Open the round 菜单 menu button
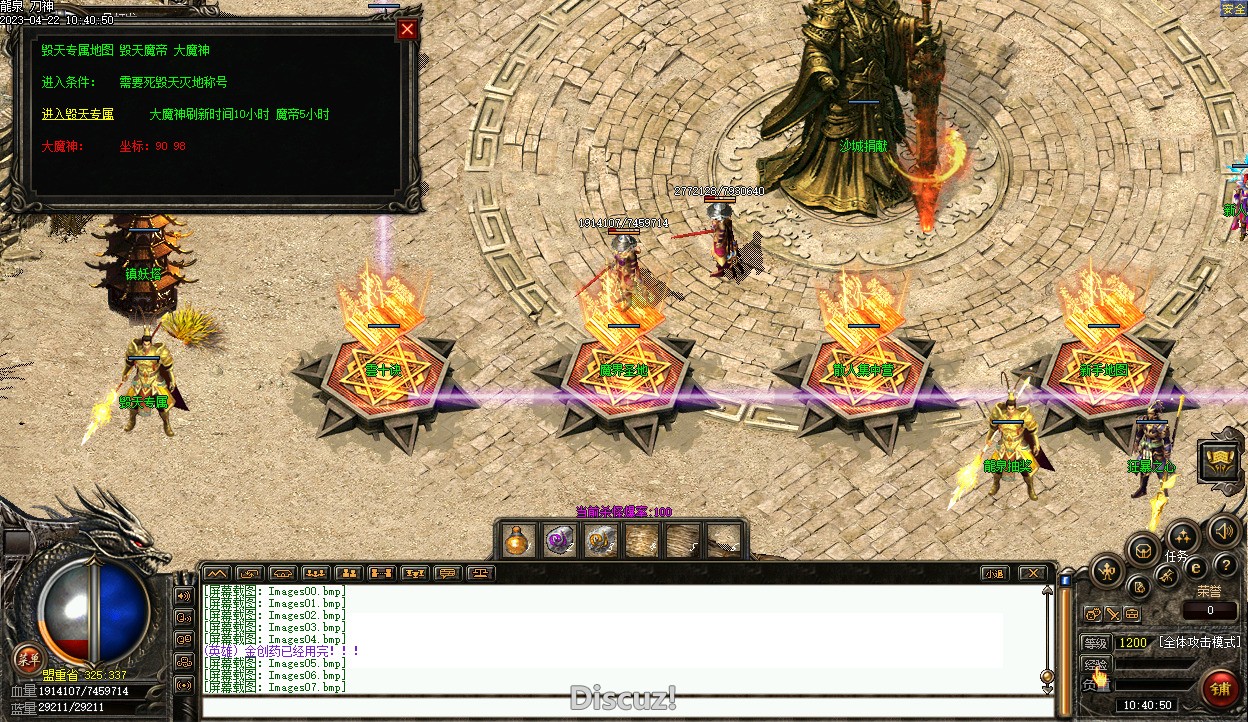 (26, 659)
